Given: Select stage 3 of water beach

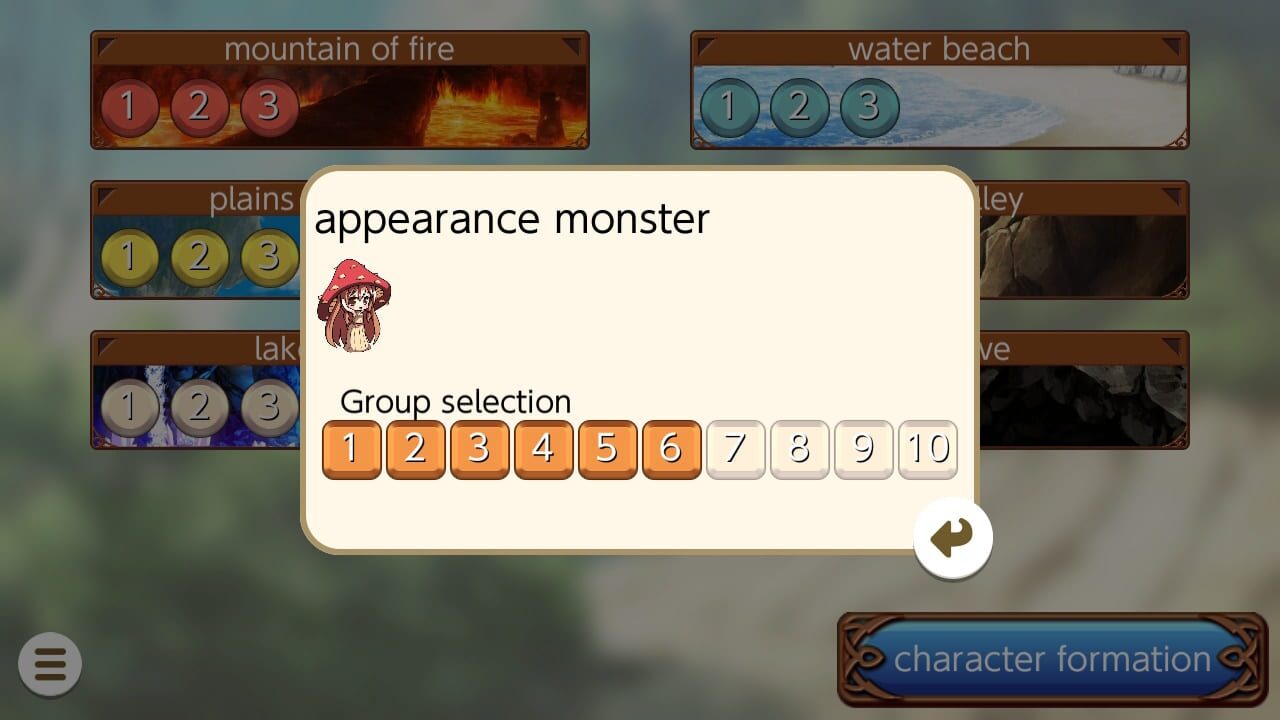Looking at the screenshot, I should [870, 106].
